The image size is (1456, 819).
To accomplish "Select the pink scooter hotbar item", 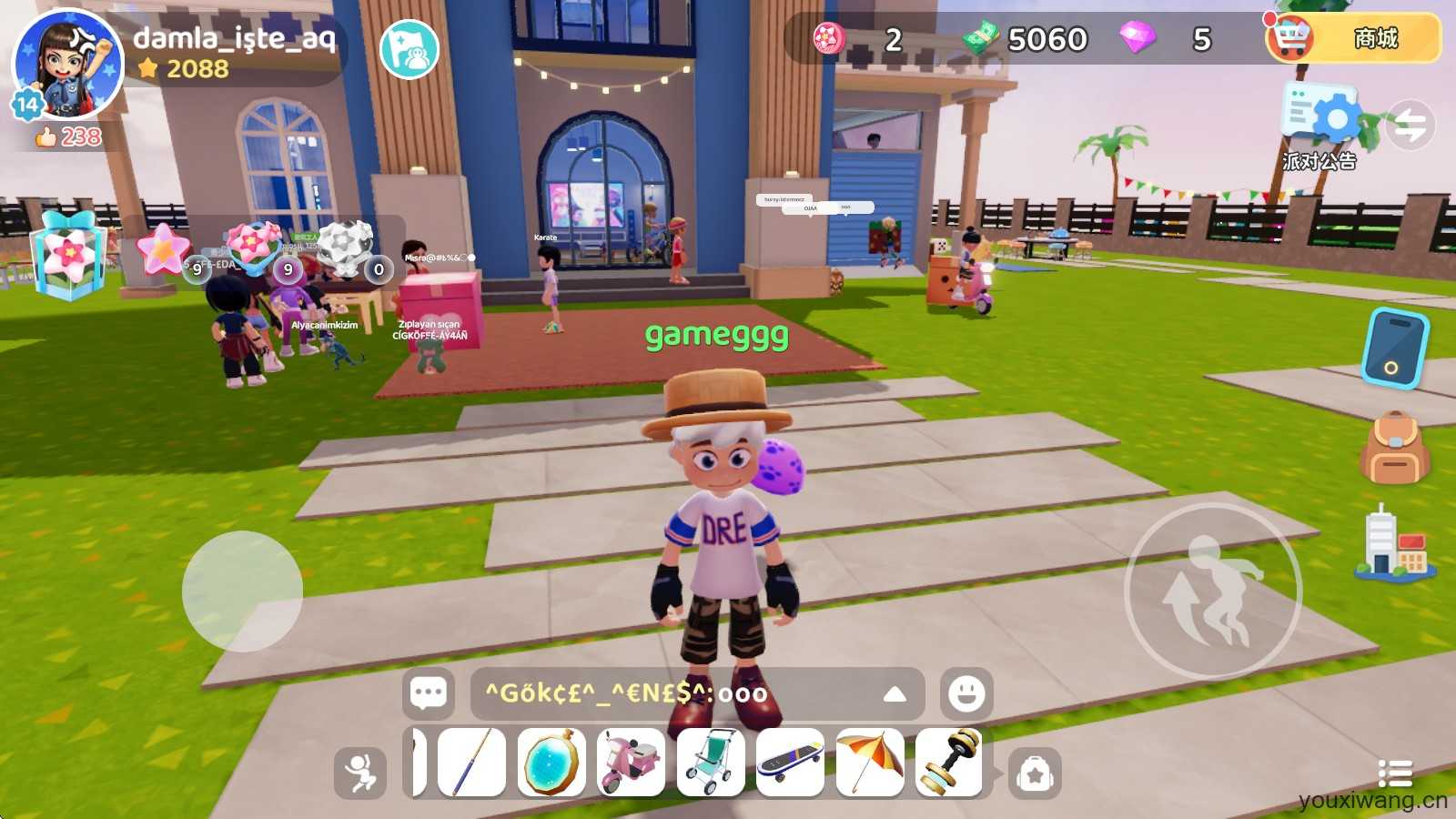I will 631,763.
